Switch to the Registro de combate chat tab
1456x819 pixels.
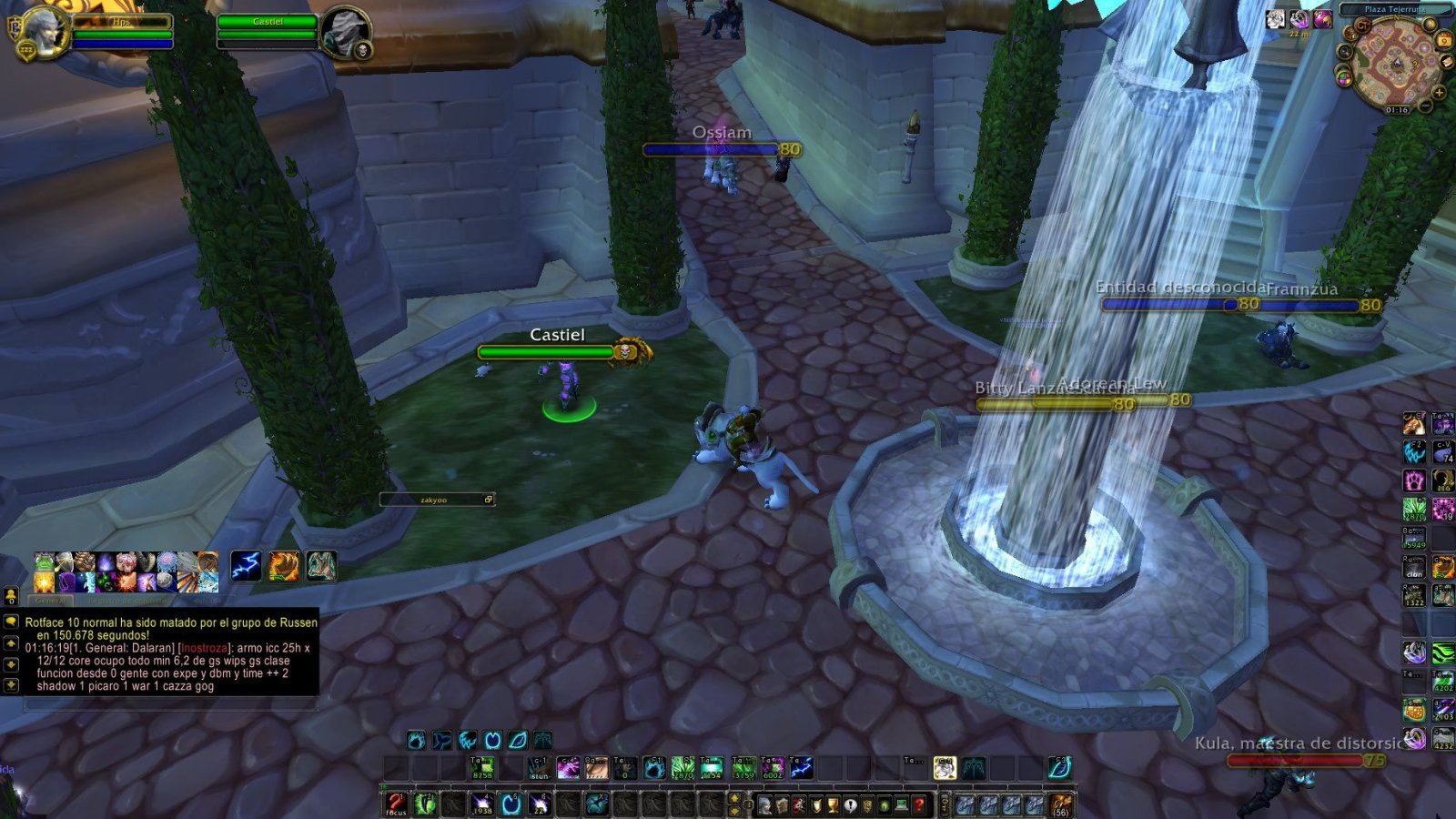coord(126,601)
